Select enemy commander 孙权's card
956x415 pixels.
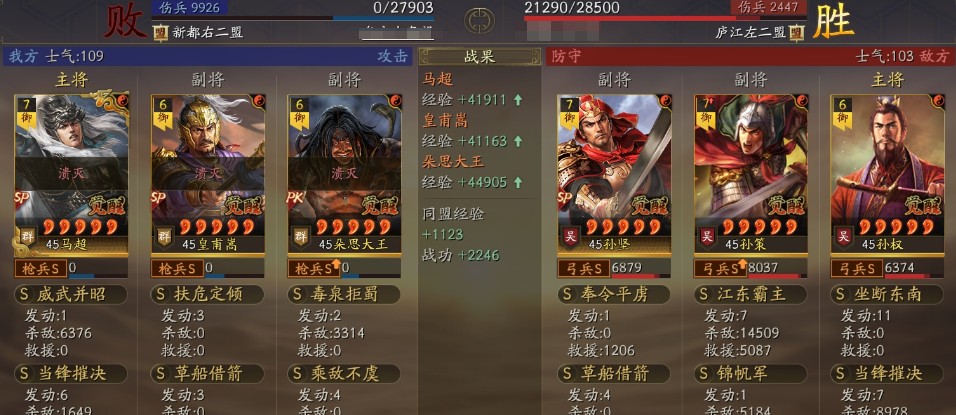[887, 172]
